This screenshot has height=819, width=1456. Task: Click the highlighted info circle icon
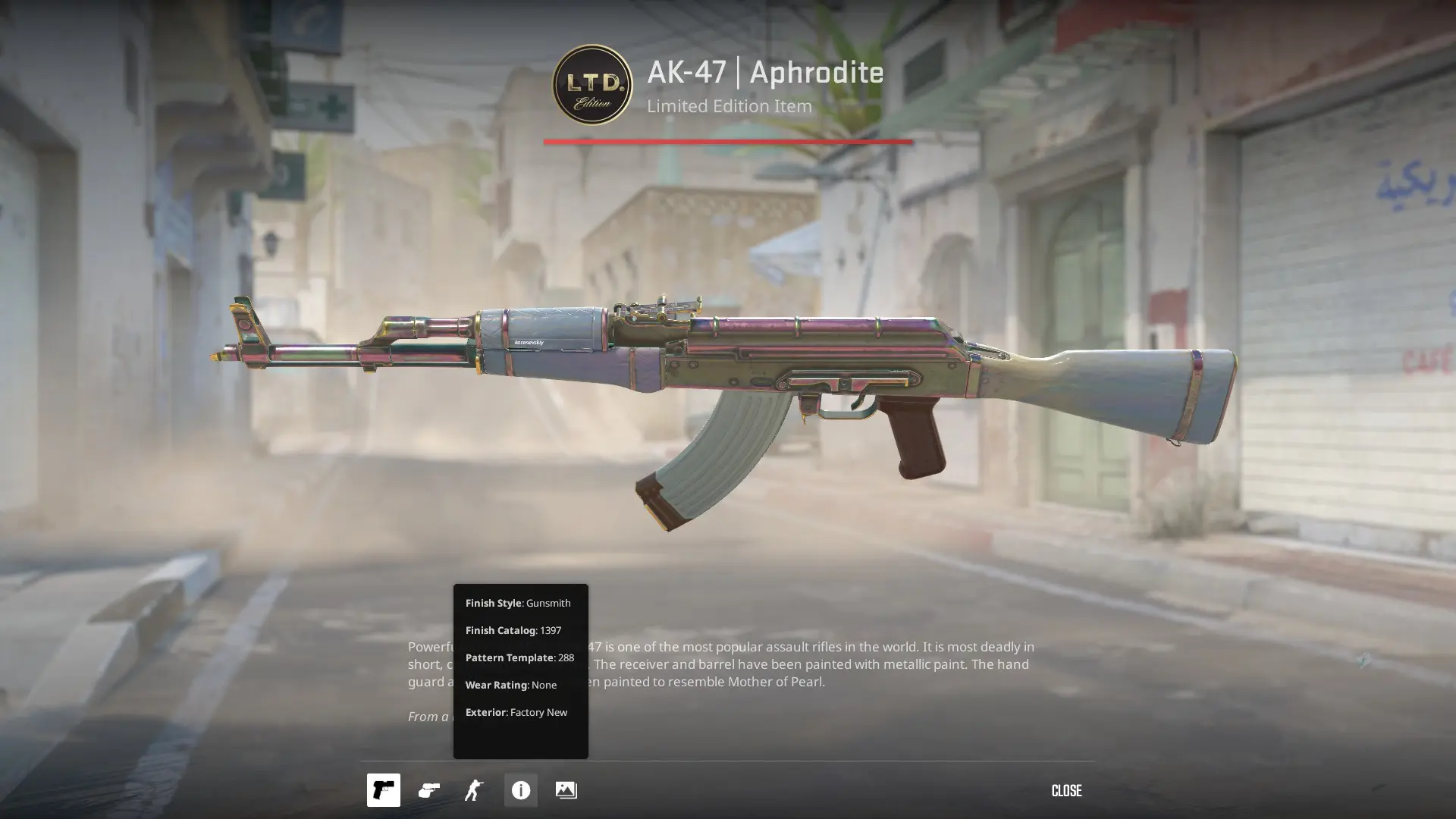pos(520,790)
